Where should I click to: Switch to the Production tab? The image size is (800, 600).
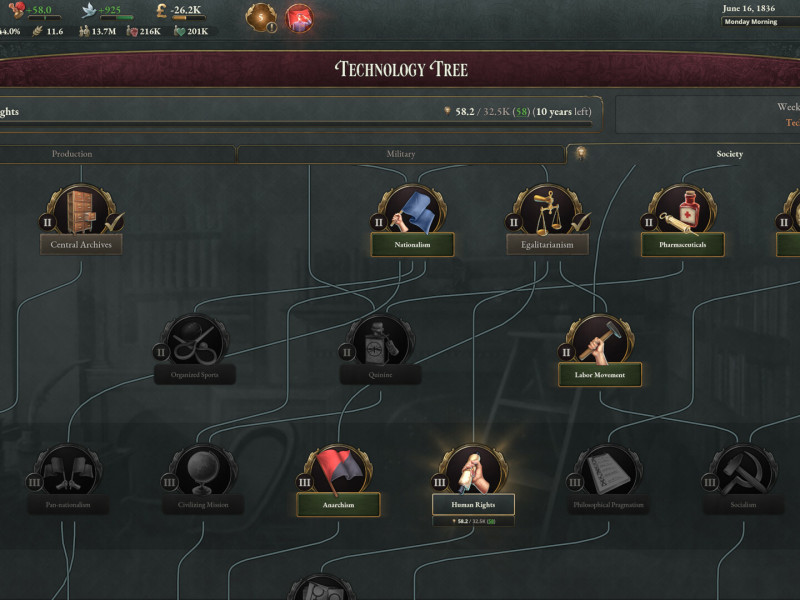(x=72, y=154)
